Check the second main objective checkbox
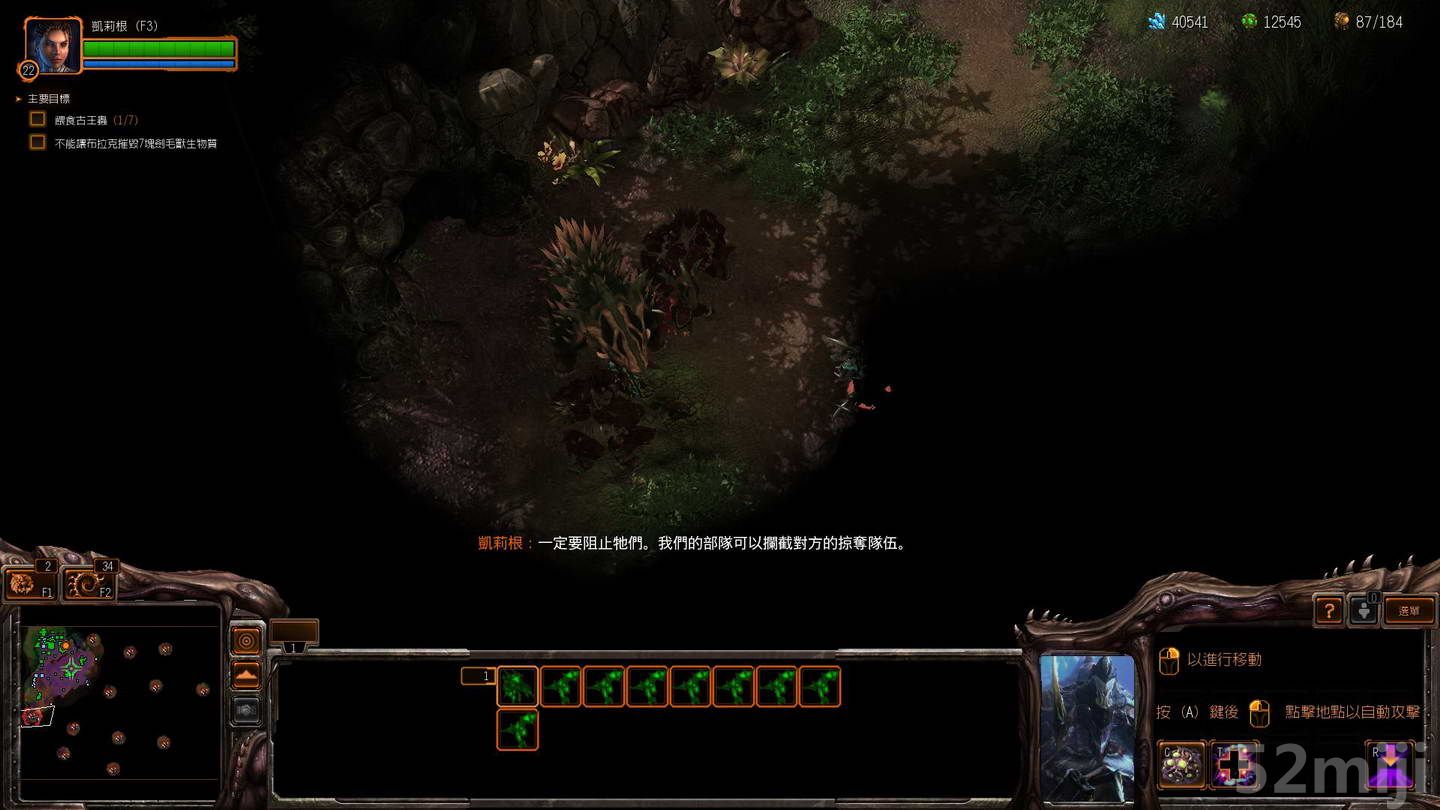The height and width of the screenshot is (810, 1440). point(37,143)
